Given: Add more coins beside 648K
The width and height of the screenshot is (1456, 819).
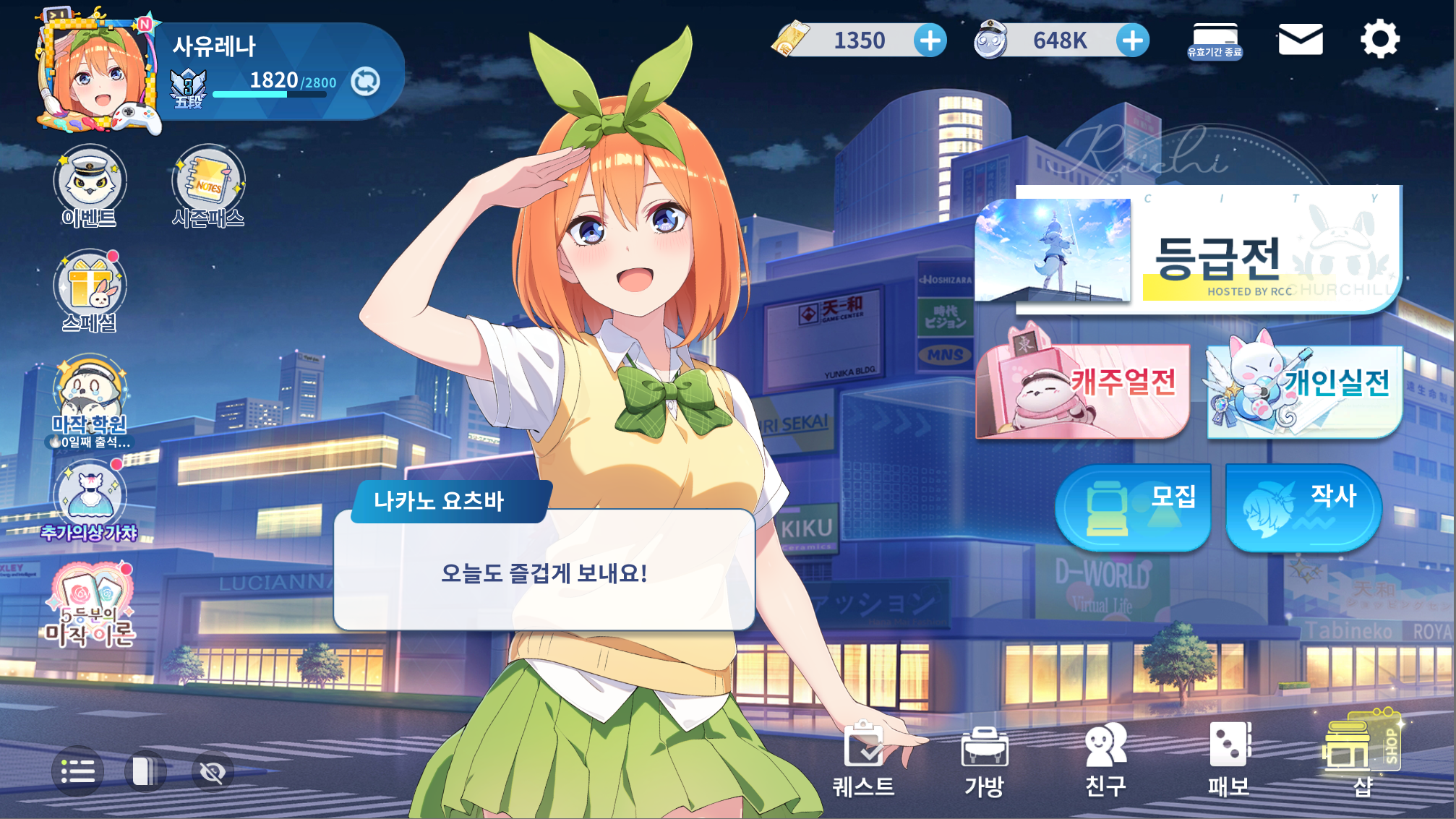Looking at the screenshot, I should pos(1133,40).
